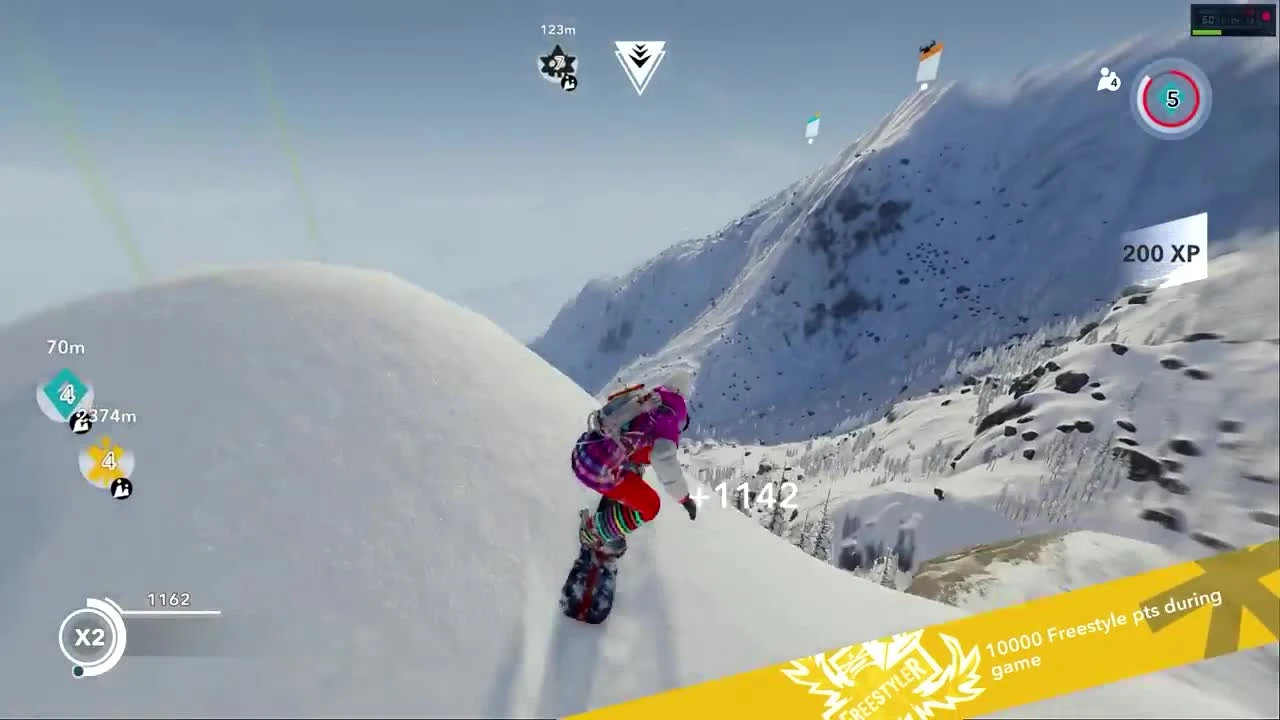Toggle the teal flag marker on the slope
This screenshot has width=1280, height=720.
pos(811,127)
